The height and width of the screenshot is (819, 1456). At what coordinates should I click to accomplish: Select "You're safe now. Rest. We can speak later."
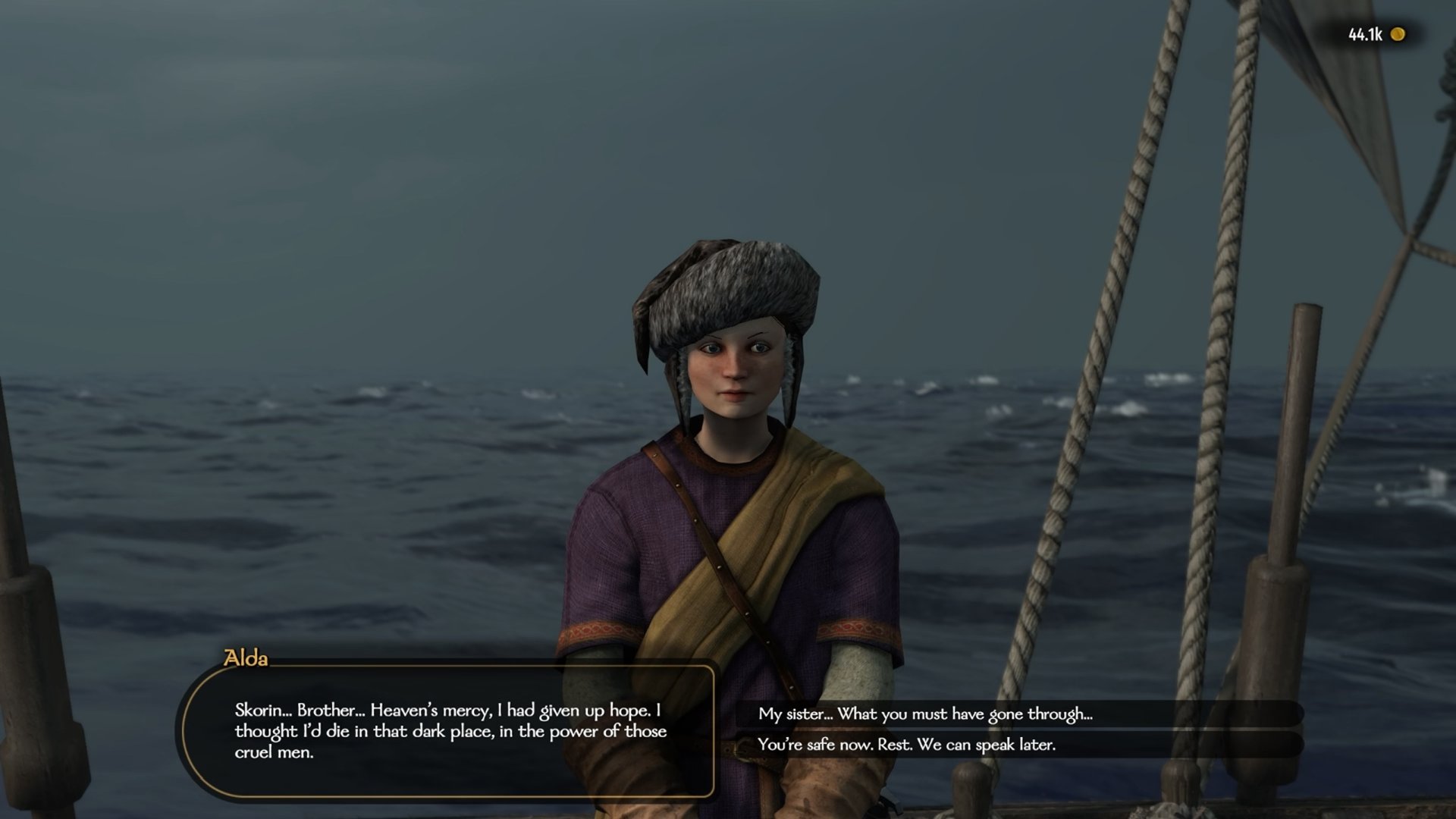(906, 745)
